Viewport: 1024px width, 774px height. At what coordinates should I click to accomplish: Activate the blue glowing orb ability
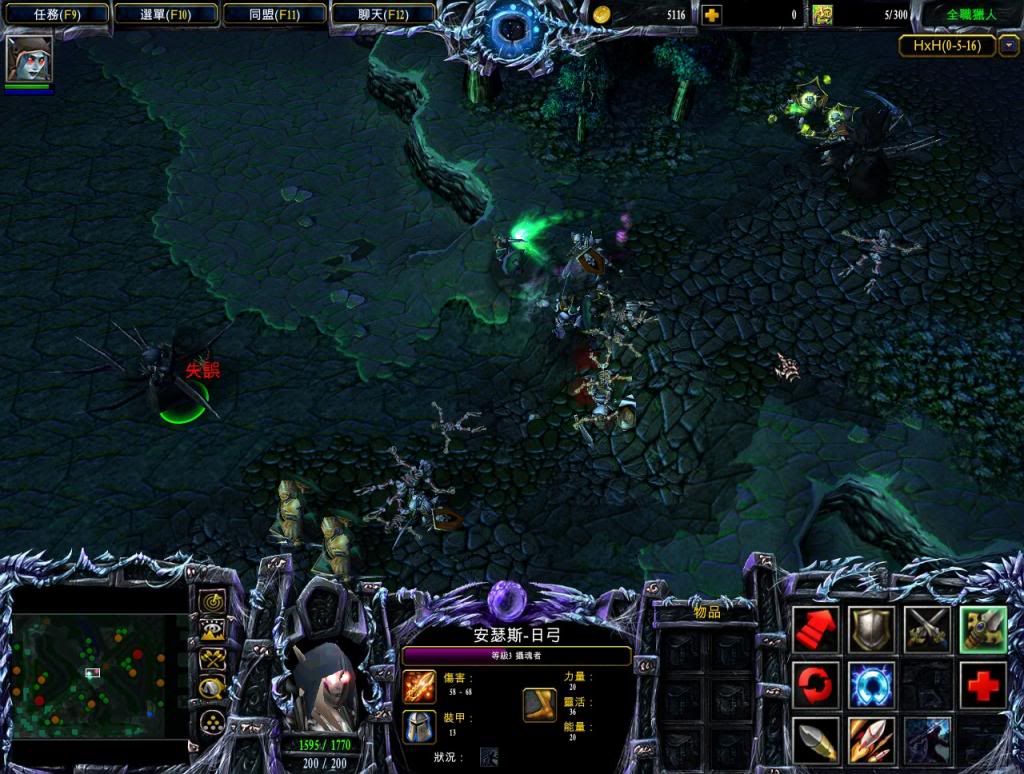click(x=871, y=685)
